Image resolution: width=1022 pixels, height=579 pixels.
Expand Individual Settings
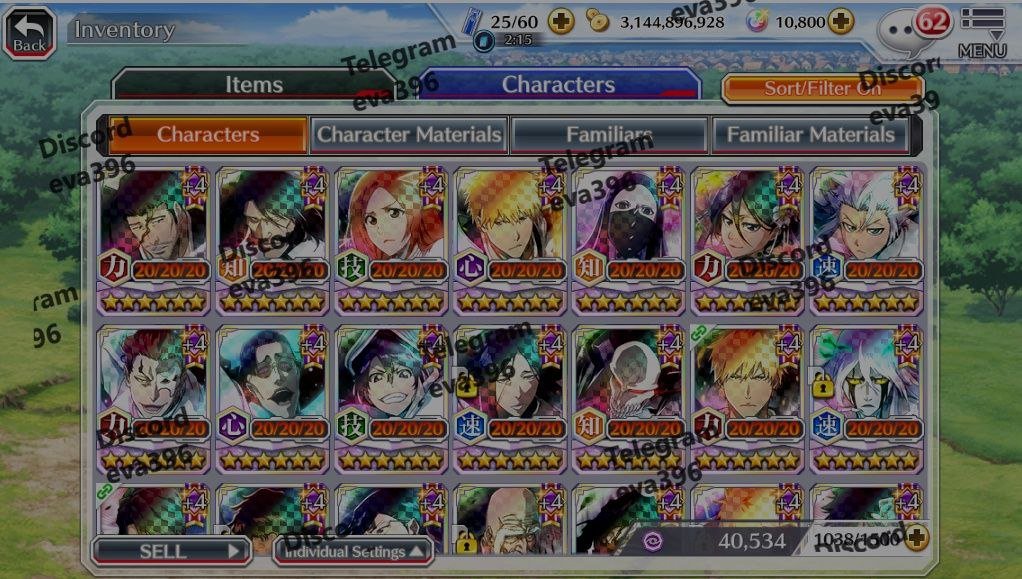pyautogui.click(x=353, y=551)
